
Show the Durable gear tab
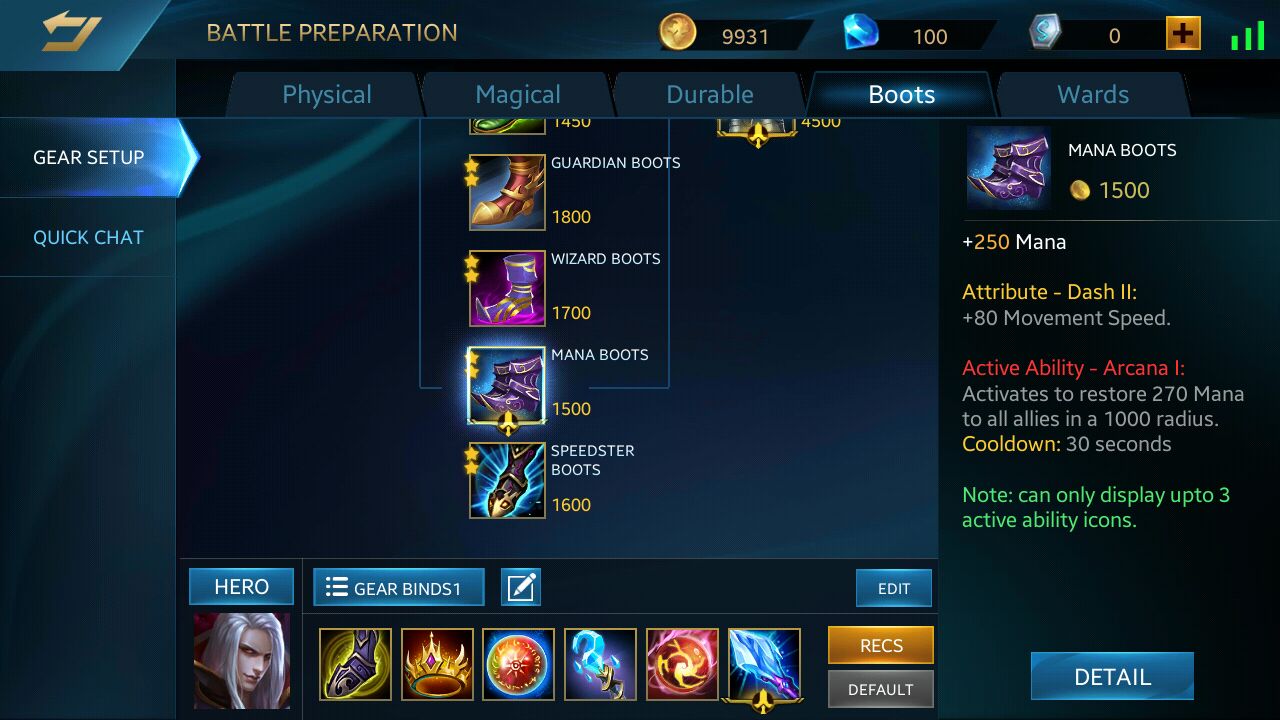click(x=710, y=95)
